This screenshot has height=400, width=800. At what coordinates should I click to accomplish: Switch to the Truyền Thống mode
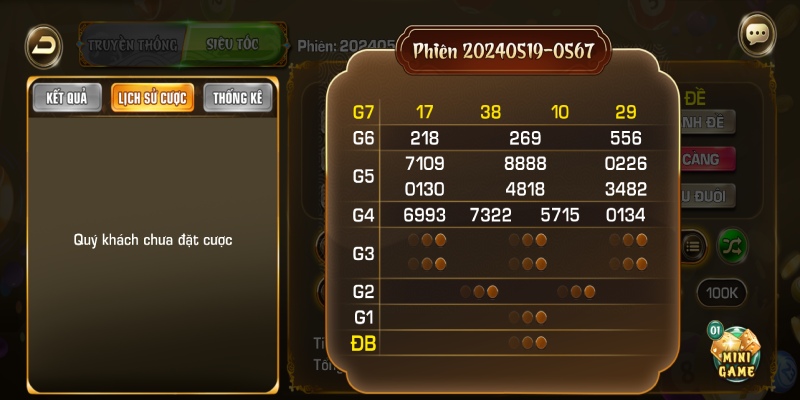coord(132,45)
